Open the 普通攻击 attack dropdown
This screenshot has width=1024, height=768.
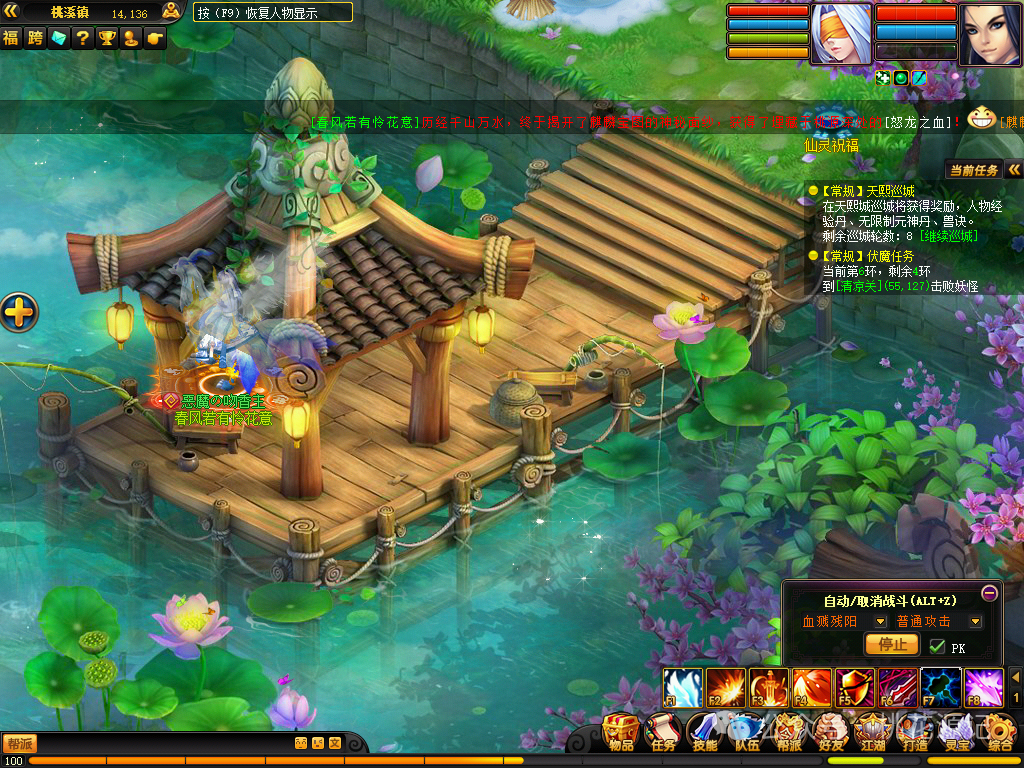(x=975, y=621)
